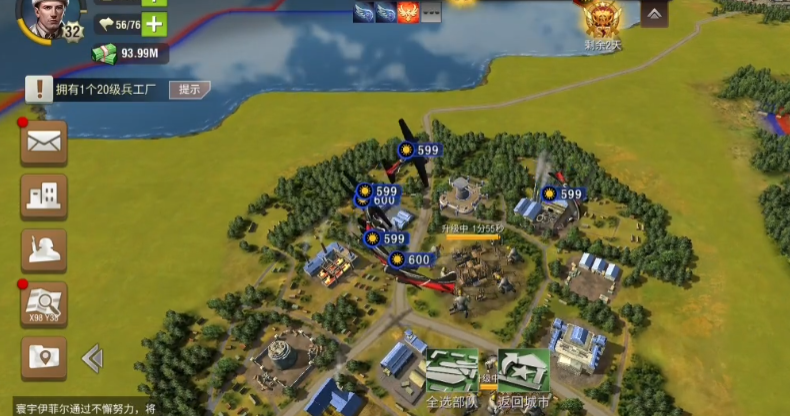Open the exclamation mark quest tracker

point(39,89)
